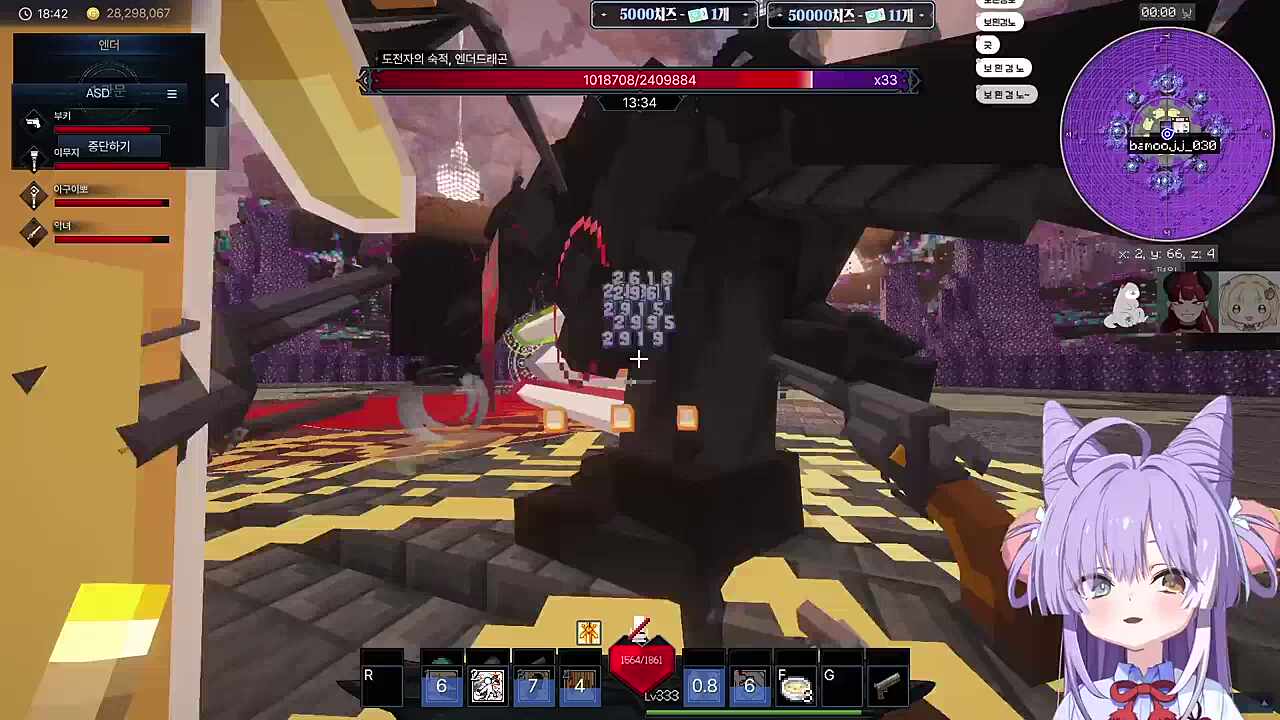Image resolution: width=1280 pixels, height=720 pixels.
Task: Use the food bowl item in slot F
Action: point(796,686)
